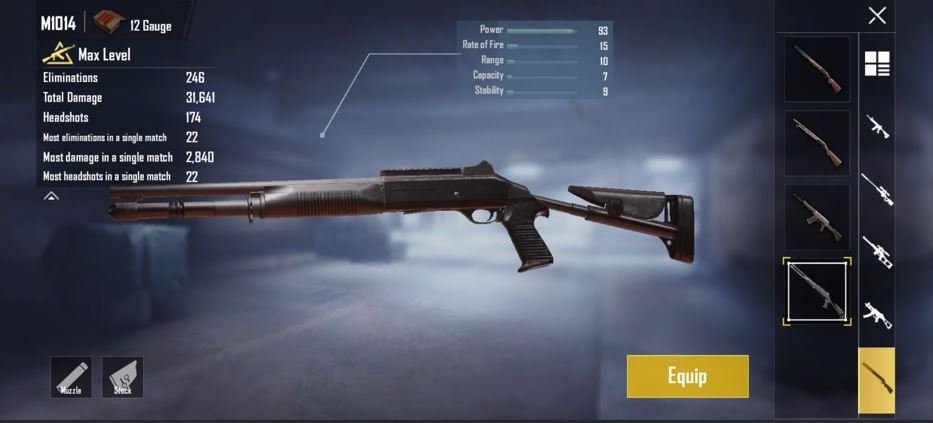Select the highlighted M1014 thumbnail
The image size is (933, 423).
click(x=819, y=291)
